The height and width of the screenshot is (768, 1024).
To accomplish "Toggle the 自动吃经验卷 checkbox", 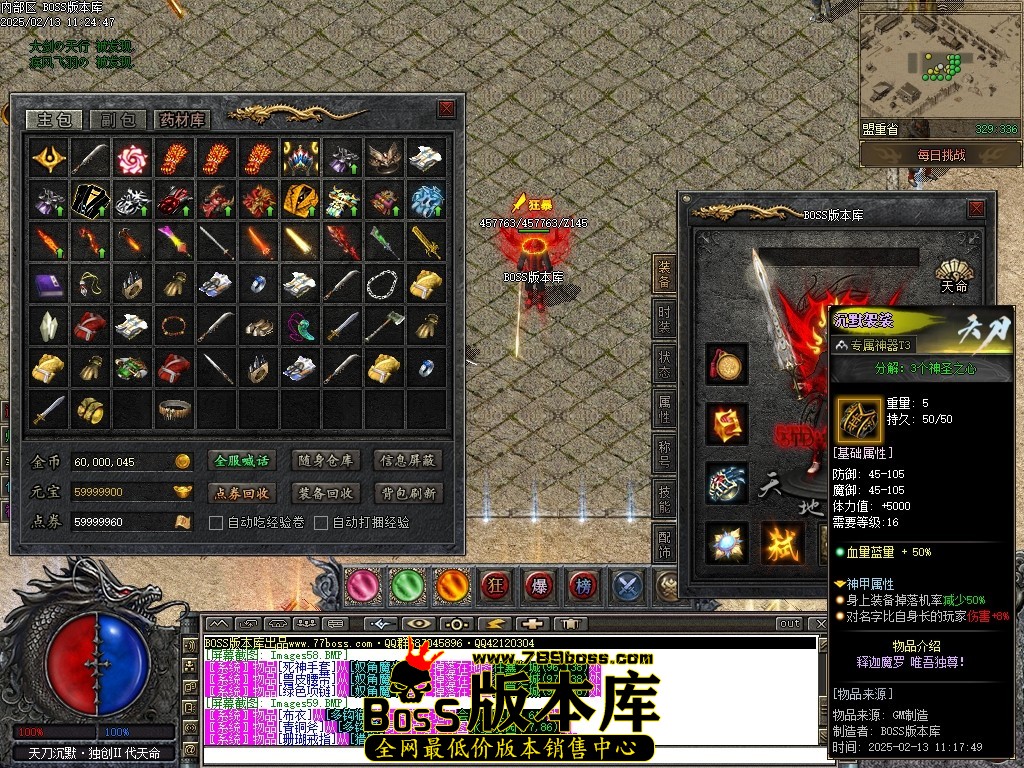I will 215,522.
